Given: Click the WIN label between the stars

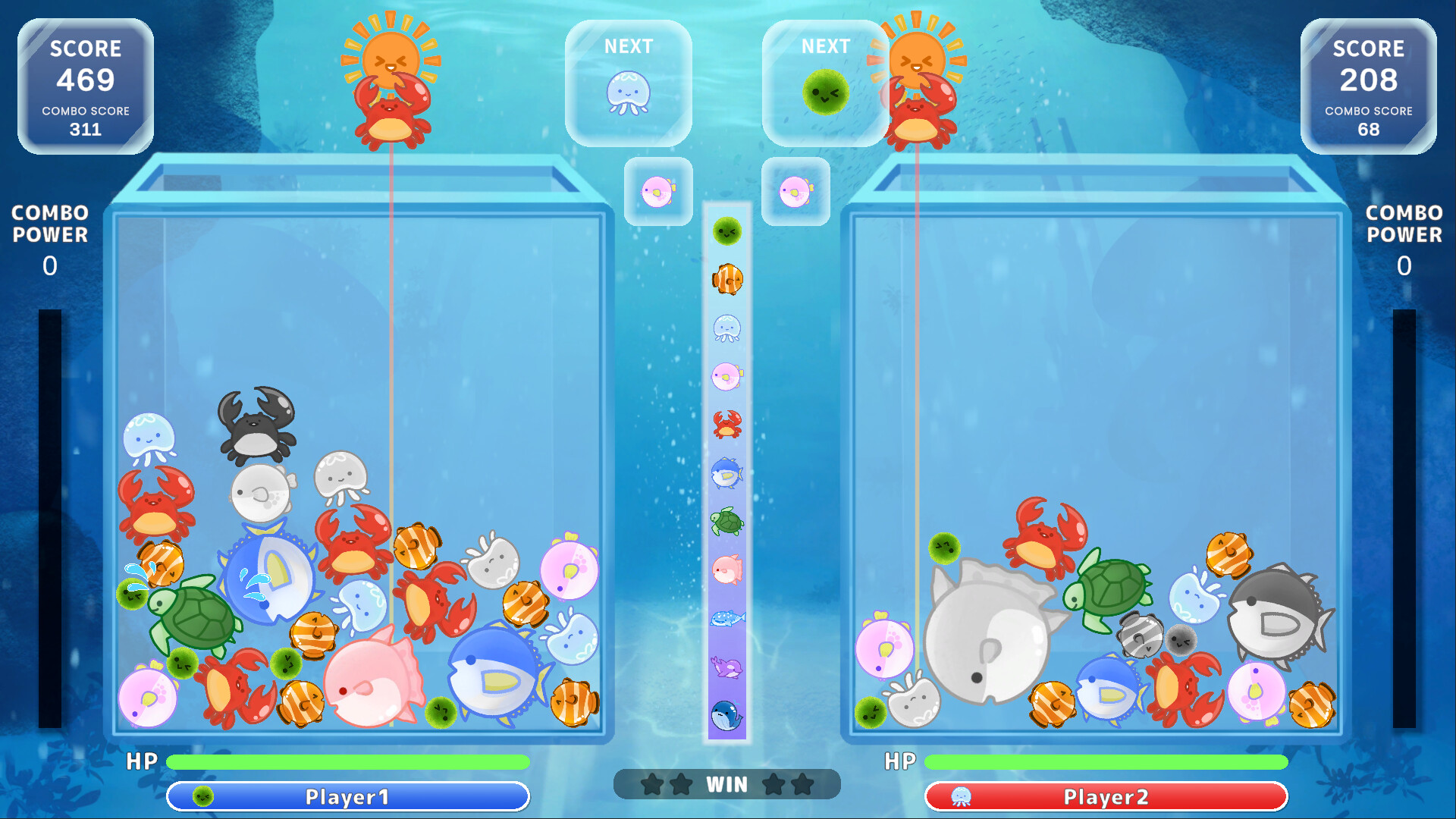Looking at the screenshot, I should (x=726, y=785).
